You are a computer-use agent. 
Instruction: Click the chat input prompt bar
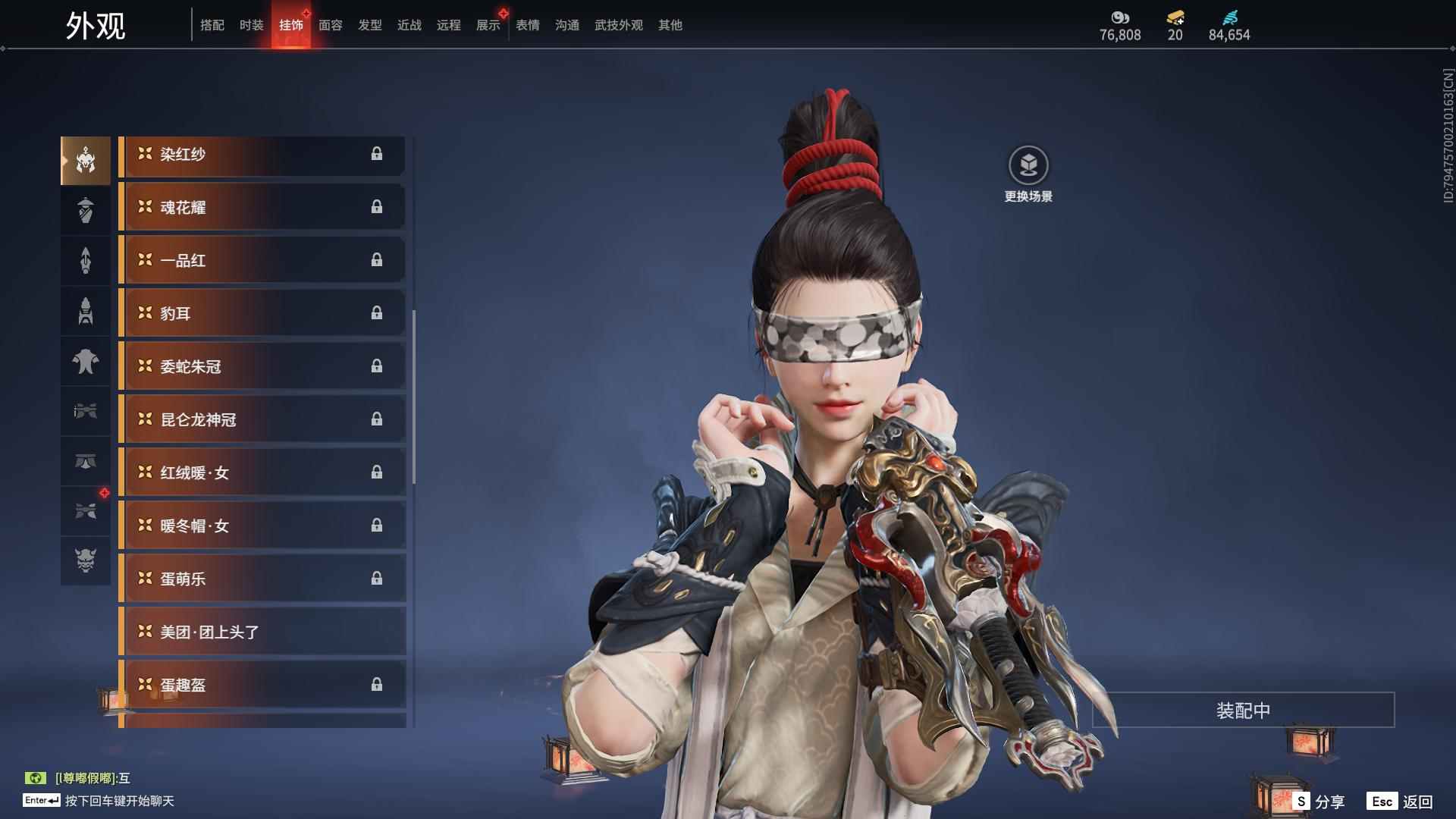[x=119, y=801]
